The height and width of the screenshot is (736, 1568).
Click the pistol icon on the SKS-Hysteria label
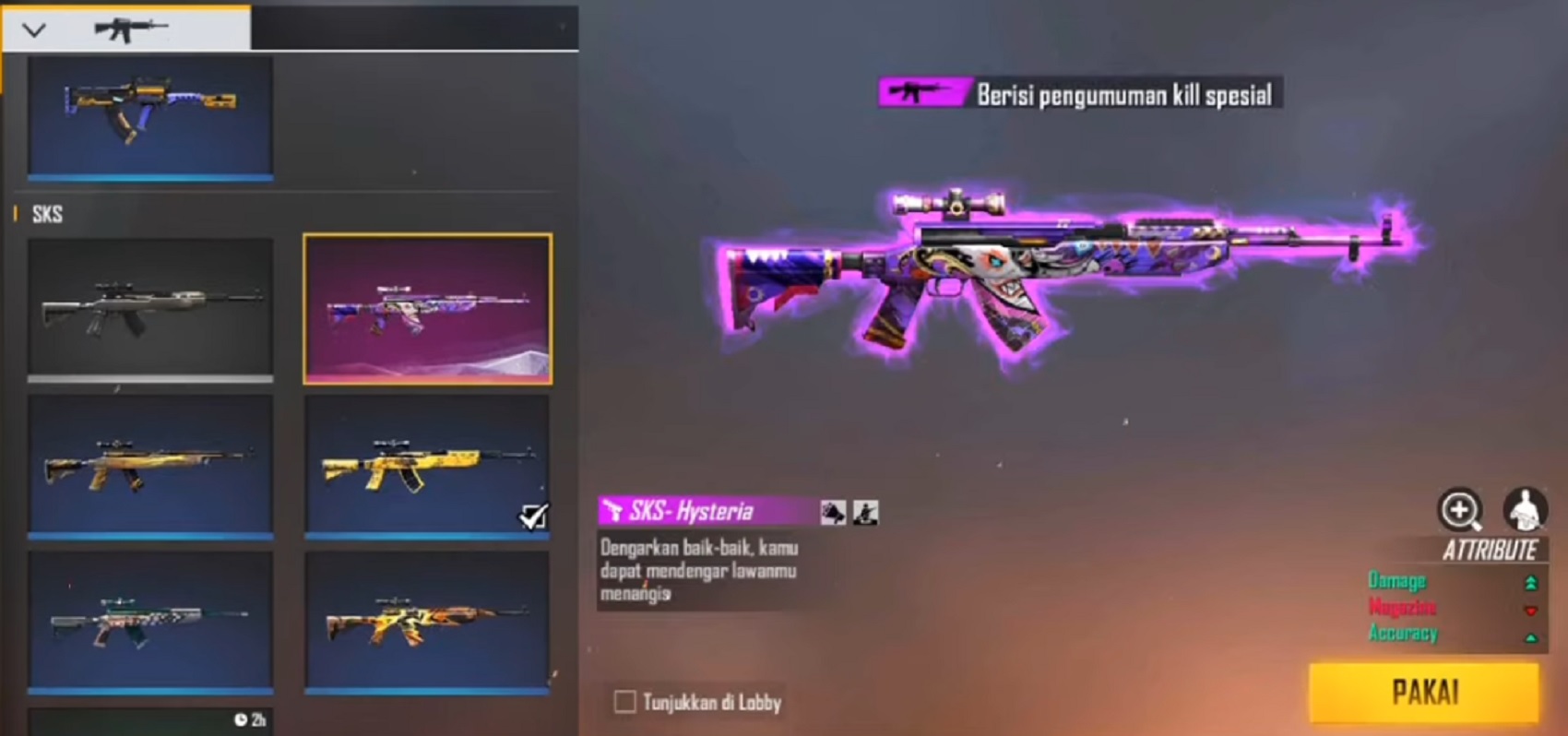click(614, 511)
